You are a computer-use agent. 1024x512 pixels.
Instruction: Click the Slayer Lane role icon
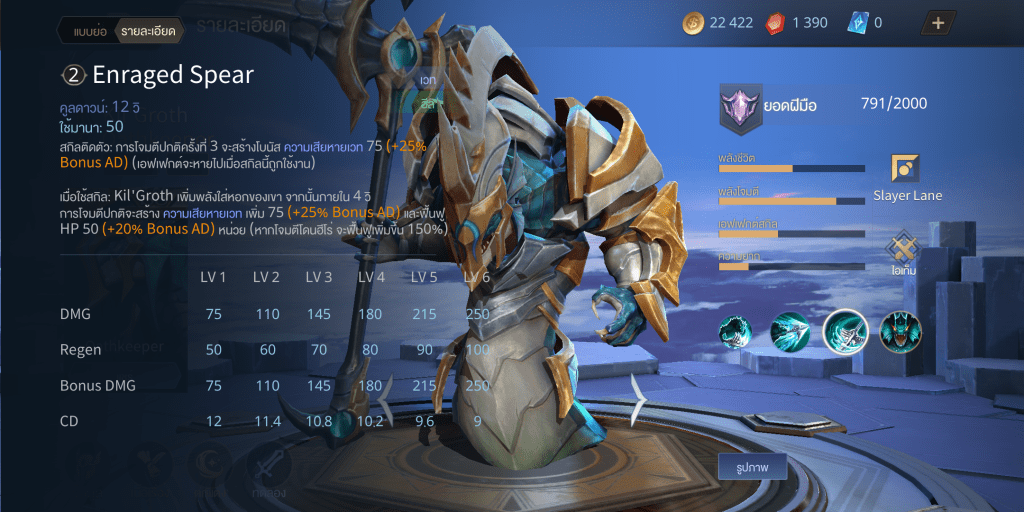[x=905, y=168]
